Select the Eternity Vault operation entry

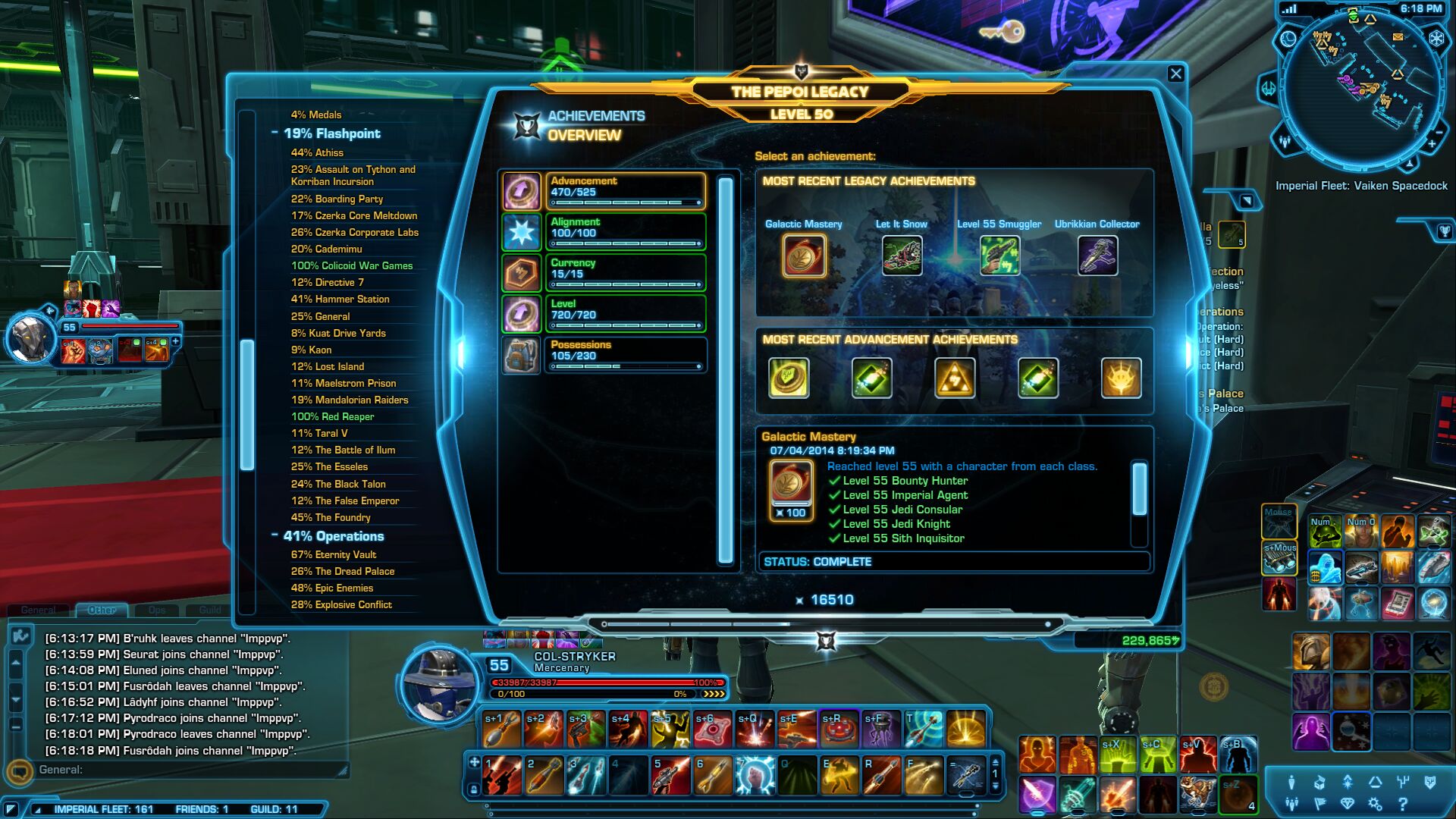[334, 554]
